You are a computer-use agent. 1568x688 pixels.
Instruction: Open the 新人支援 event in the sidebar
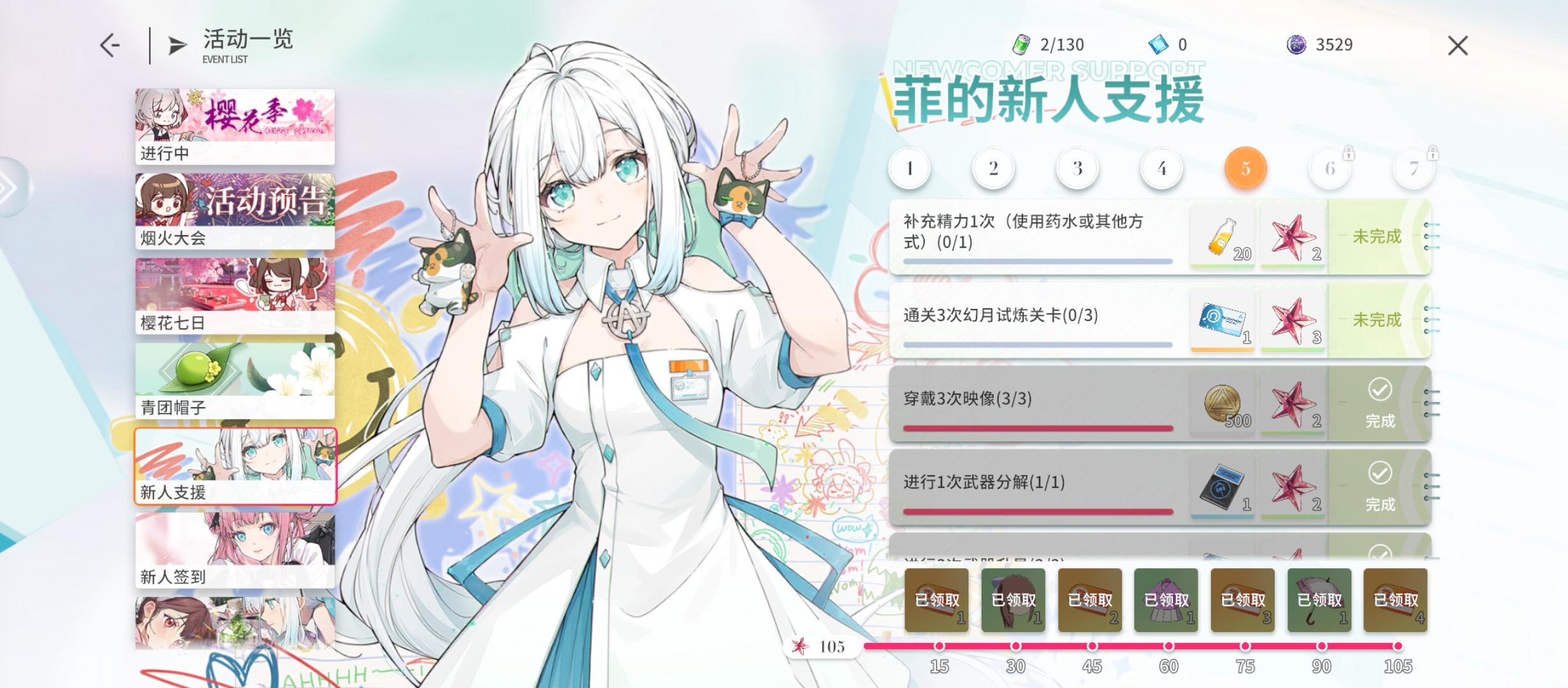pyautogui.click(x=235, y=467)
